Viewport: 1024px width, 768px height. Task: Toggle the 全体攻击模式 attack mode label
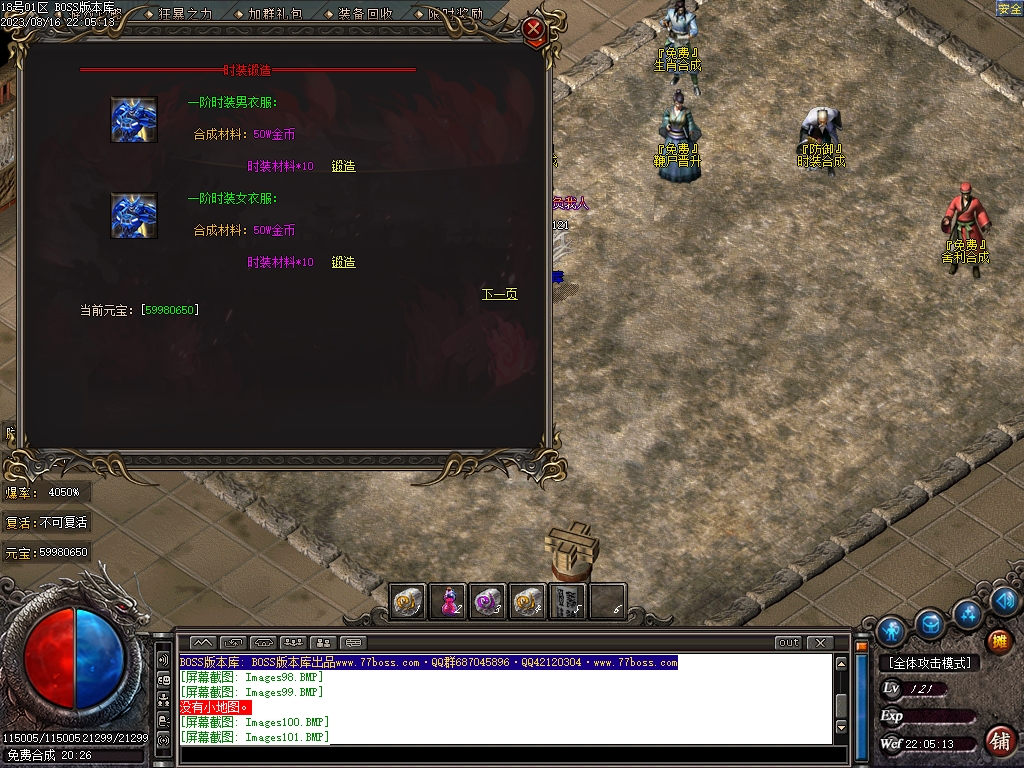point(929,662)
